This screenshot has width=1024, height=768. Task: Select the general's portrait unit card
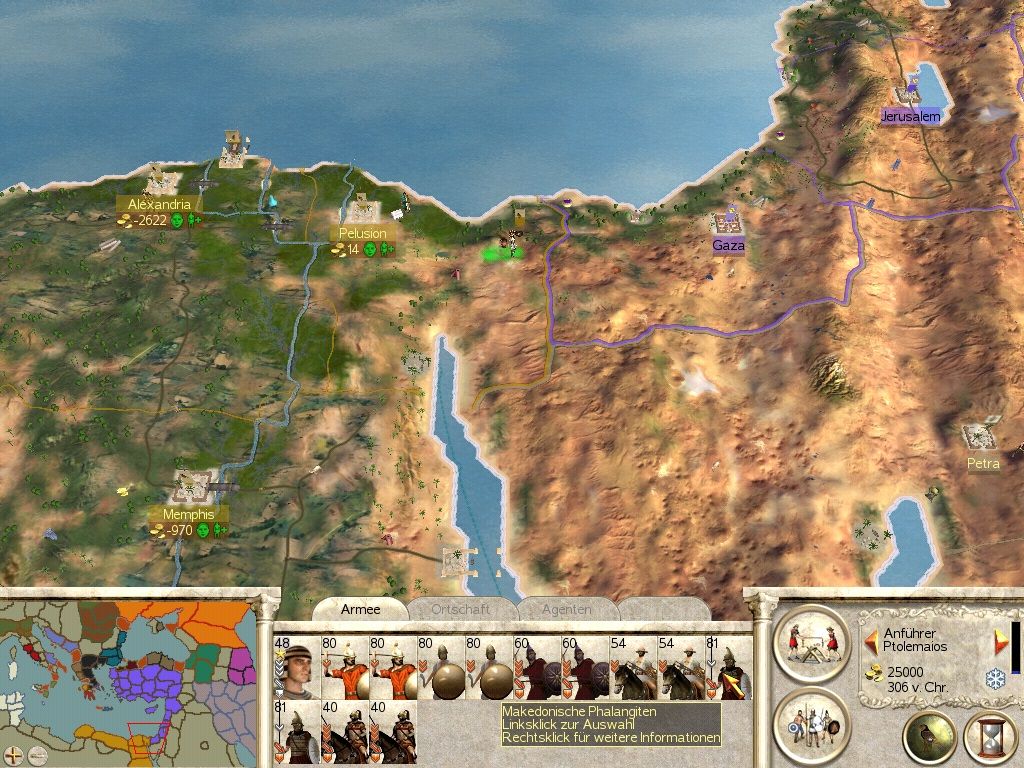click(x=295, y=669)
